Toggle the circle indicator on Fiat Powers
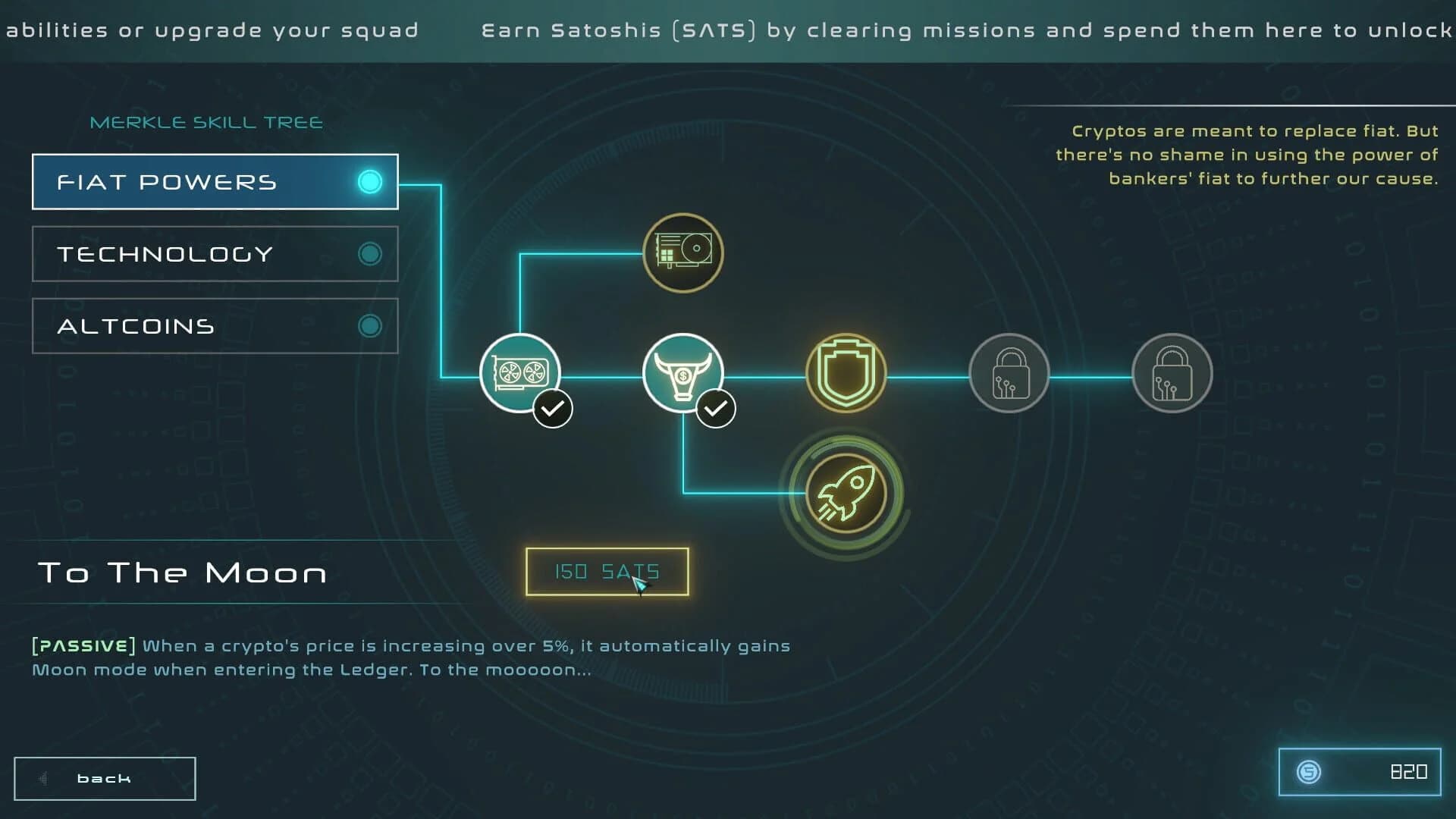This screenshot has height=819, width=1456. coord(369,181)
